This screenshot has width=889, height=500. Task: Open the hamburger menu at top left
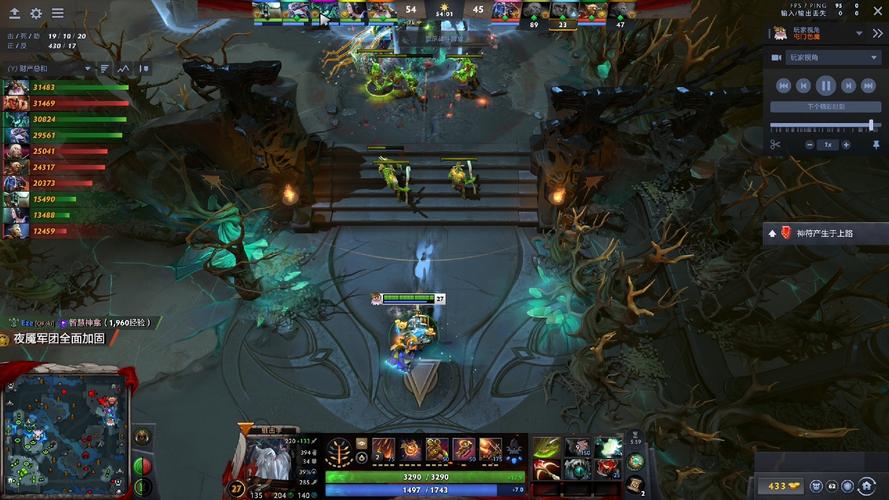(57, 14)
